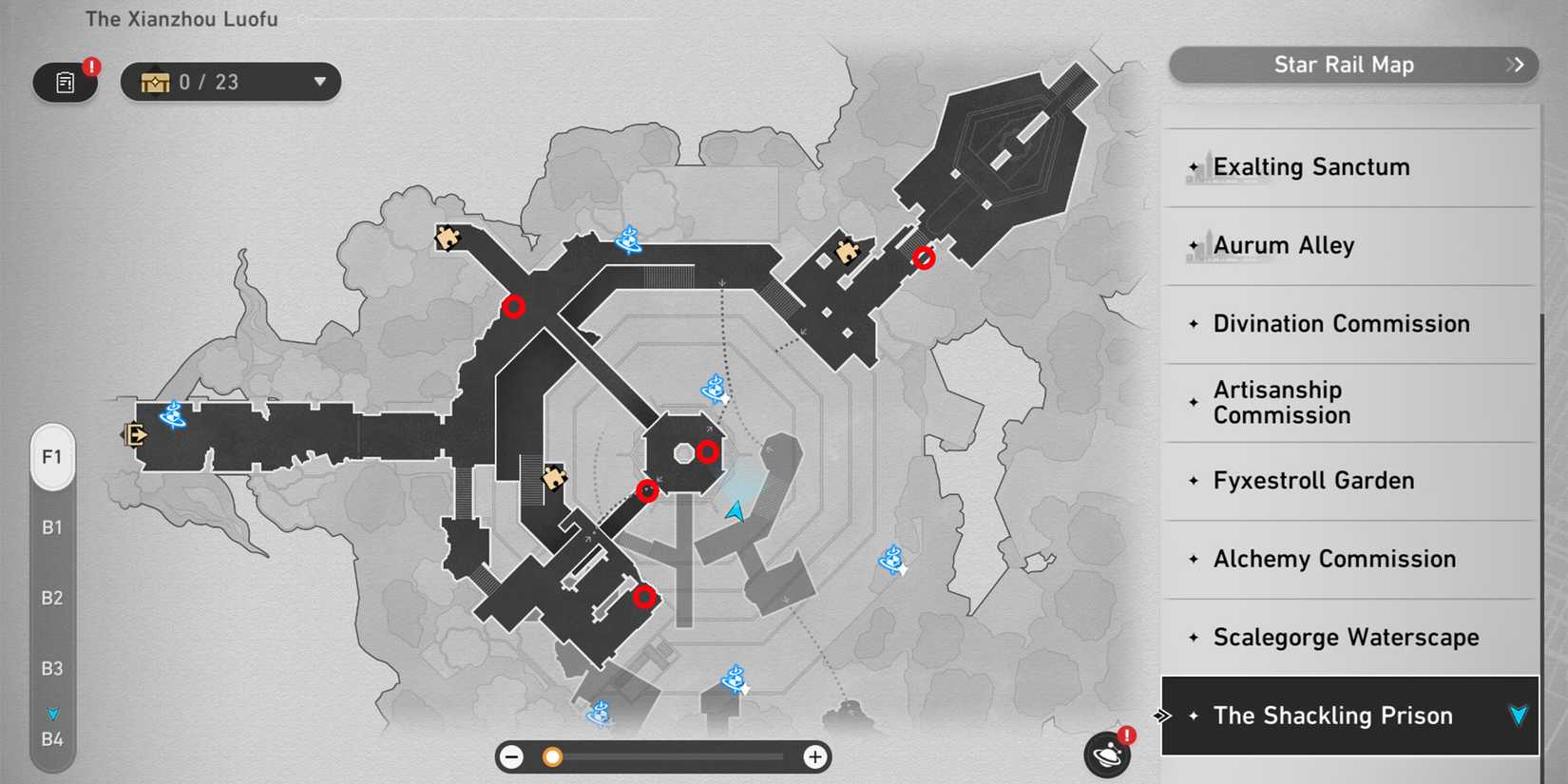Select the Space Anchor on the far left corridor
Screen dimensions: 1568x784
pos(172,416)
